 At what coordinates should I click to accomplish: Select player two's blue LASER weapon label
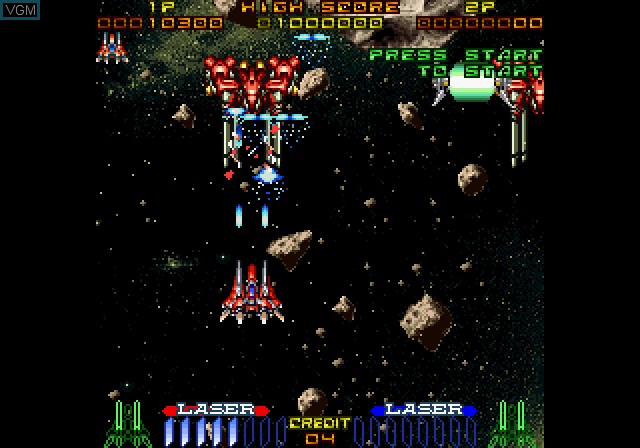424,409
